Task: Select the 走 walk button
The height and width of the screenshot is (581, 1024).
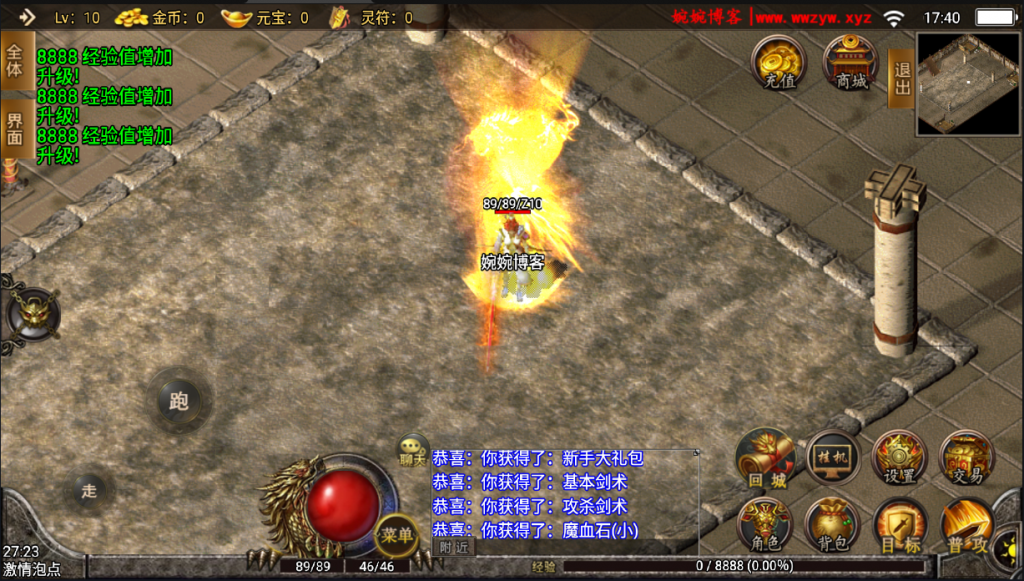Action: coord(89,490)
